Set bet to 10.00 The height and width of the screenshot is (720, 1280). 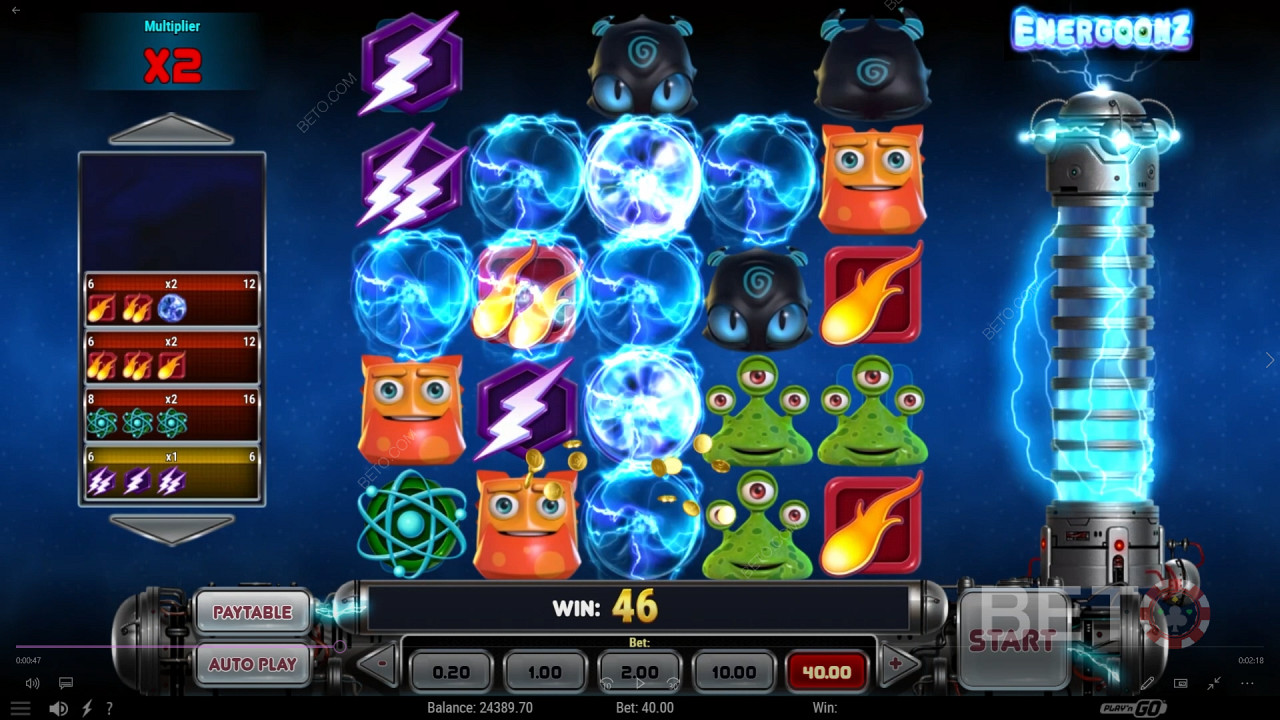click(733, 672)
